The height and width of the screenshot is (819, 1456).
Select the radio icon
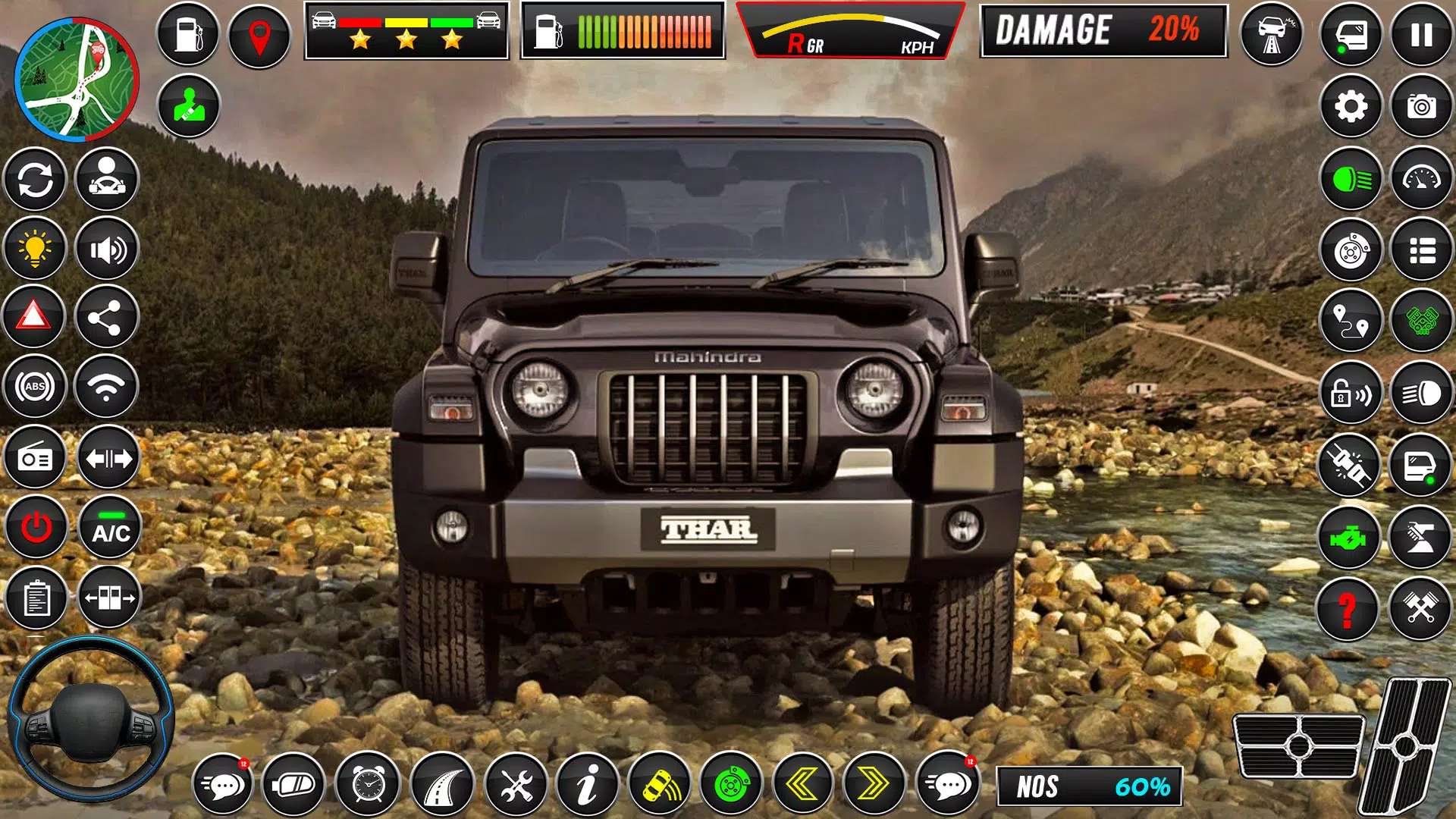tap(35, 458)
